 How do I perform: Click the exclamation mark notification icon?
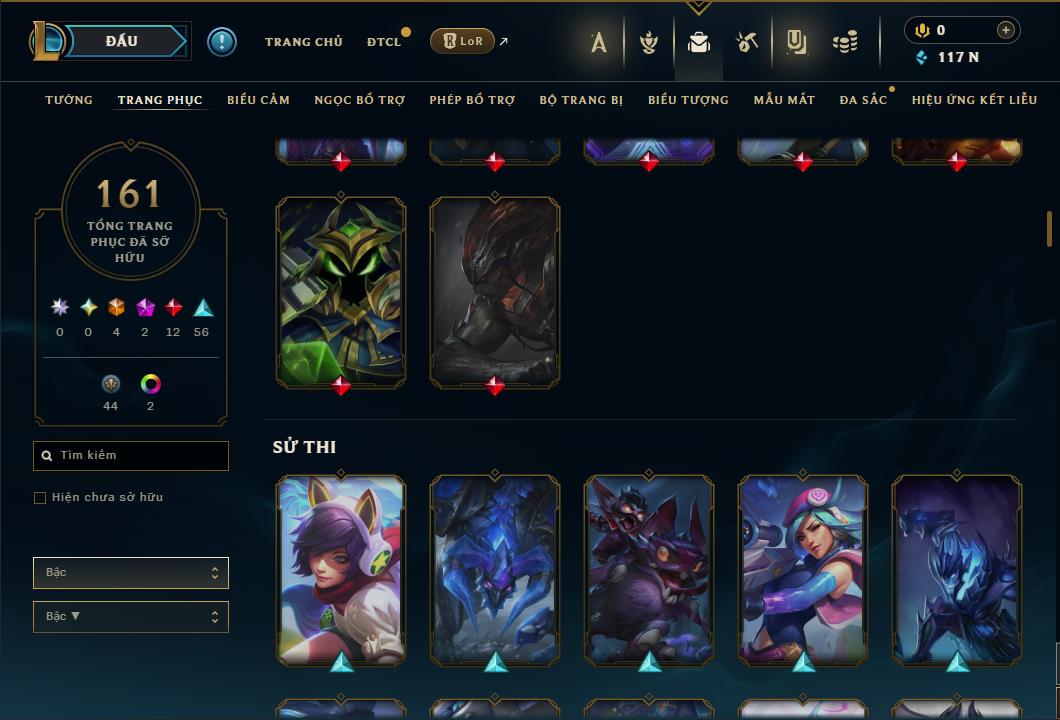coord(222,42)
